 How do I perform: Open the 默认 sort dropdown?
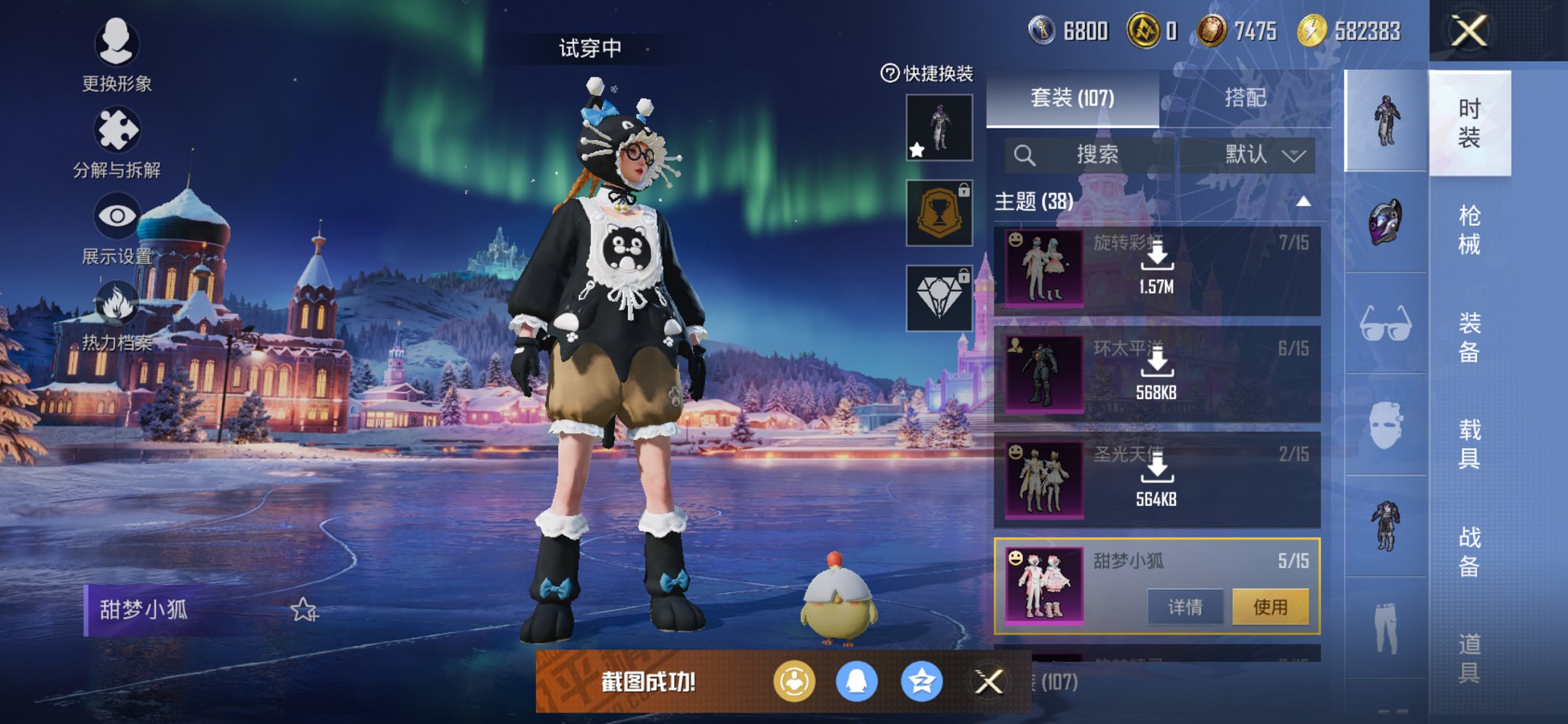click(1263, 154)
